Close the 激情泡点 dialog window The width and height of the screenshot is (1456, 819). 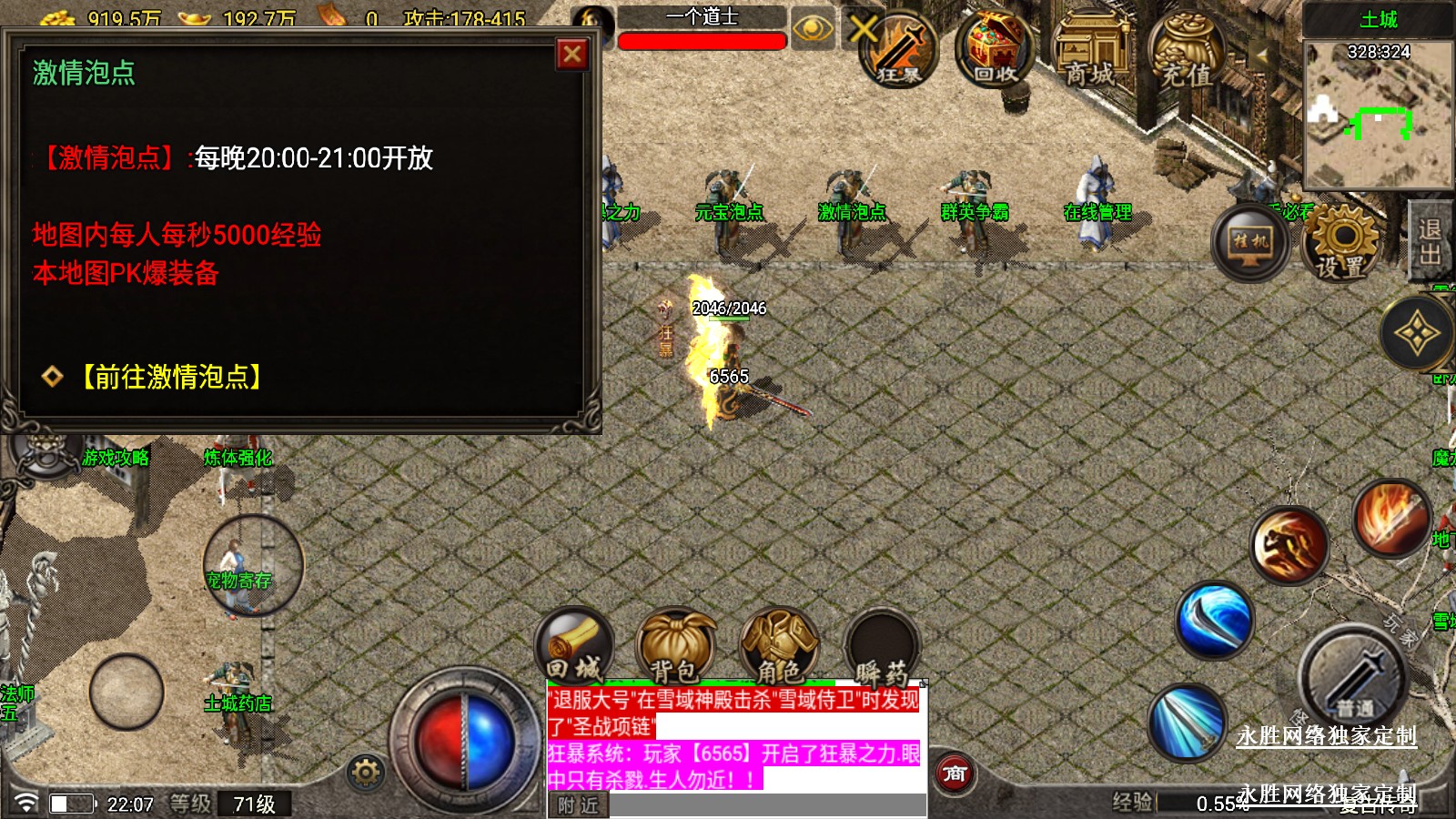pos(572,55)
